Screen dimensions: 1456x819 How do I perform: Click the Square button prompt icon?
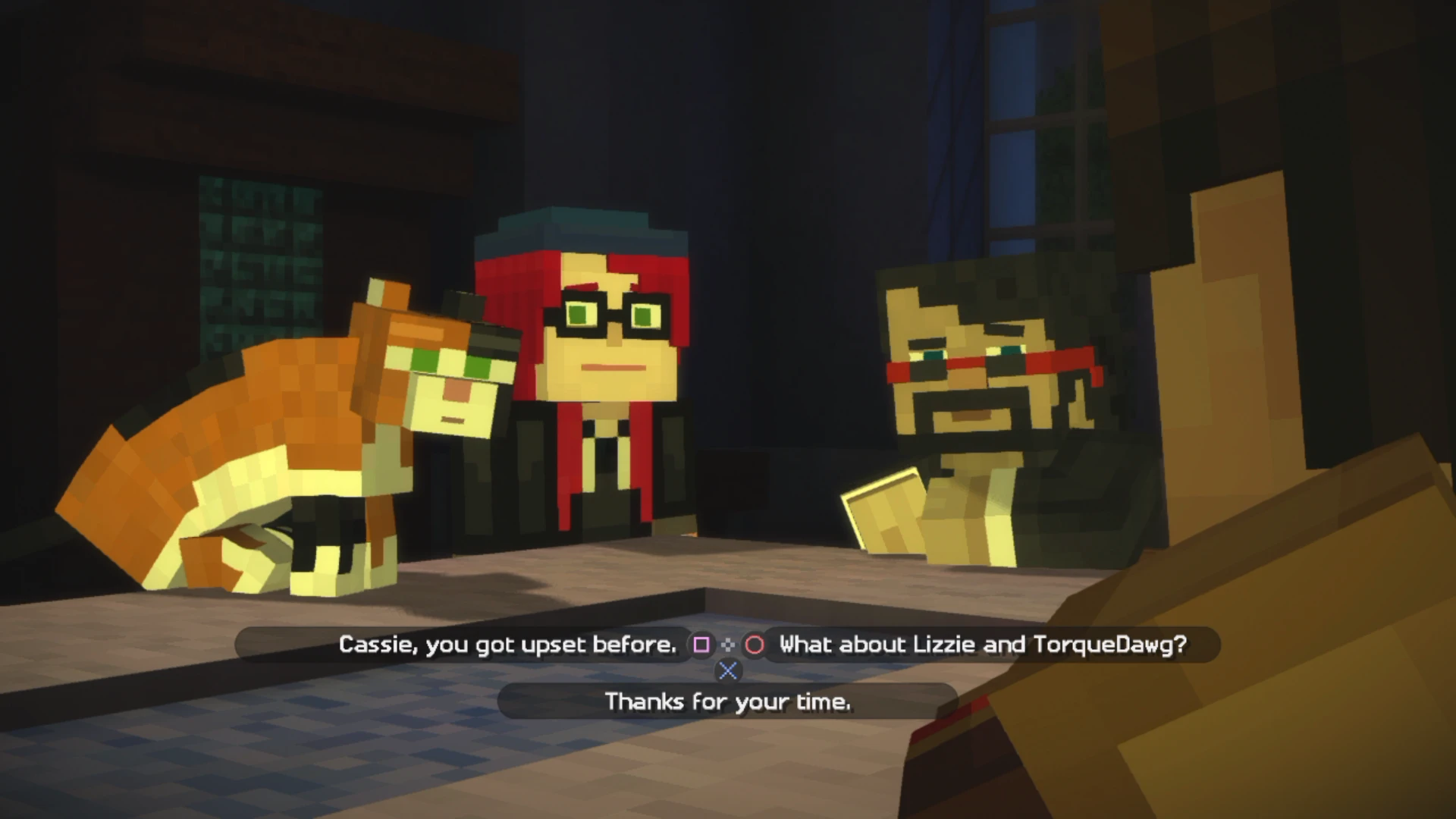point(701,645)
